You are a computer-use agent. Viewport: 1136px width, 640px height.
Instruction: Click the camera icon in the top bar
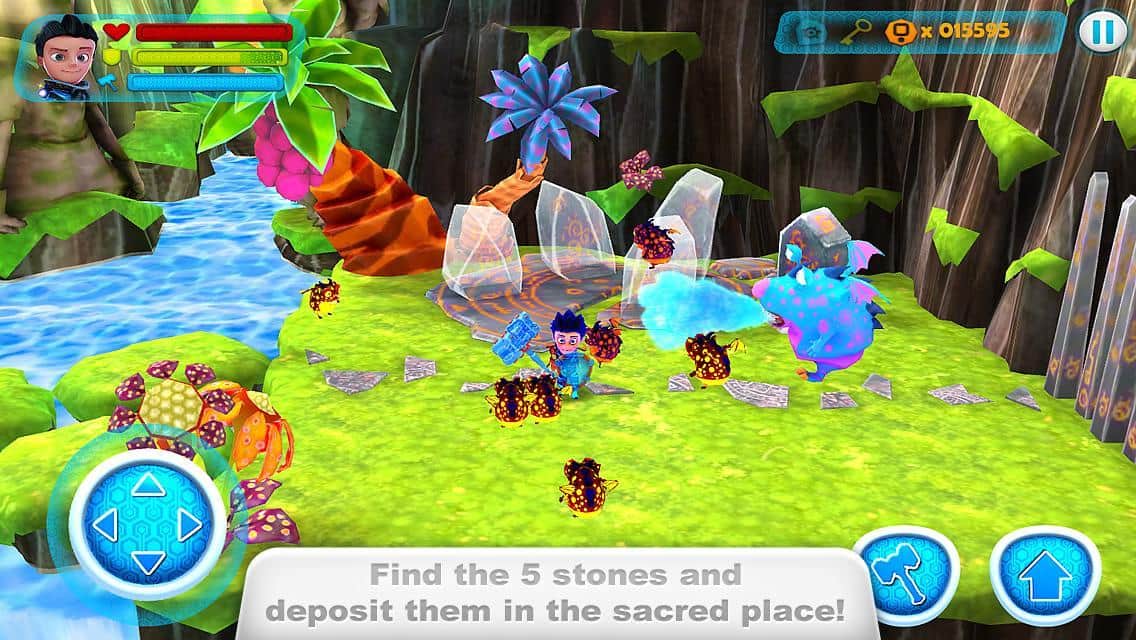click(x=811, y=32)
